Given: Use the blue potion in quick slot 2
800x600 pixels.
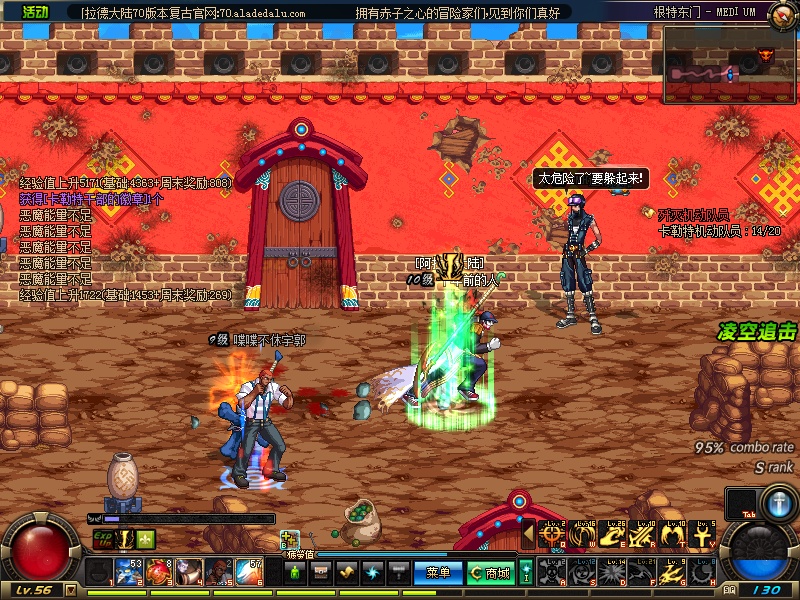Looking at the screenshot, I should (128, 572).
